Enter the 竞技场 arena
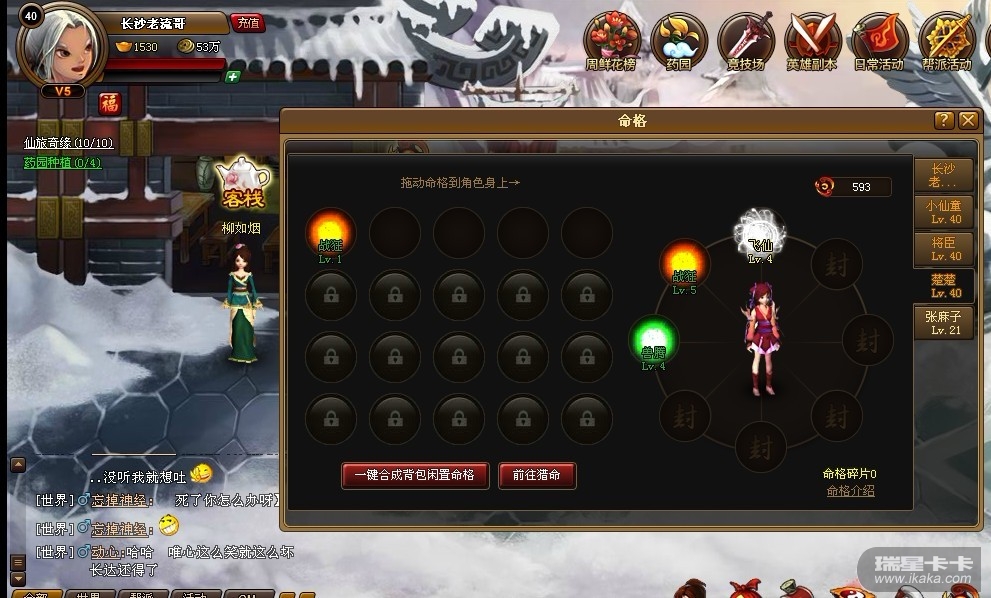991x598 pixels. (745, 42)
